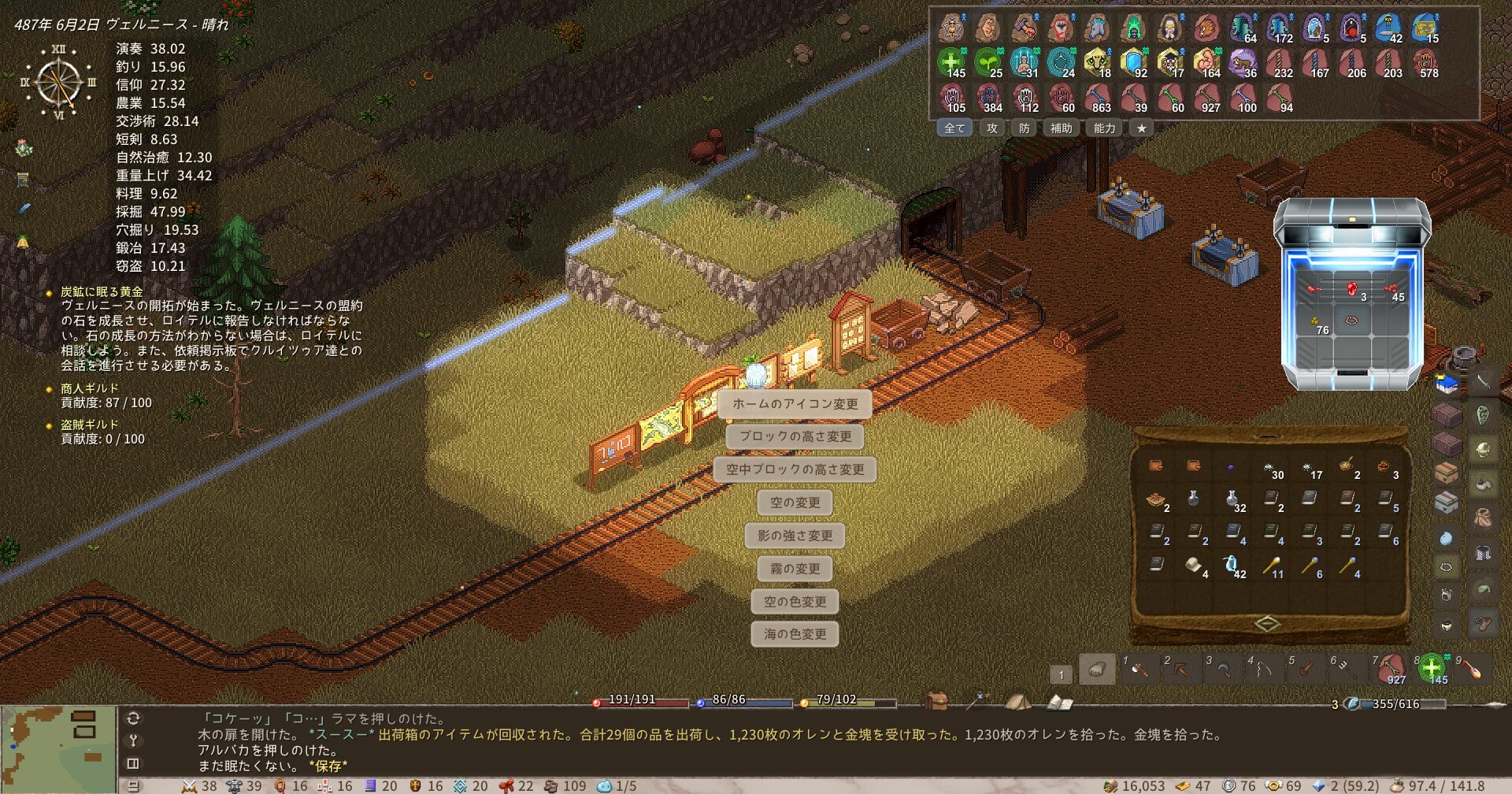1512x794 pixels.
Task: Select the potion stack of 32 in backpack
Action: click(1232, 499)
